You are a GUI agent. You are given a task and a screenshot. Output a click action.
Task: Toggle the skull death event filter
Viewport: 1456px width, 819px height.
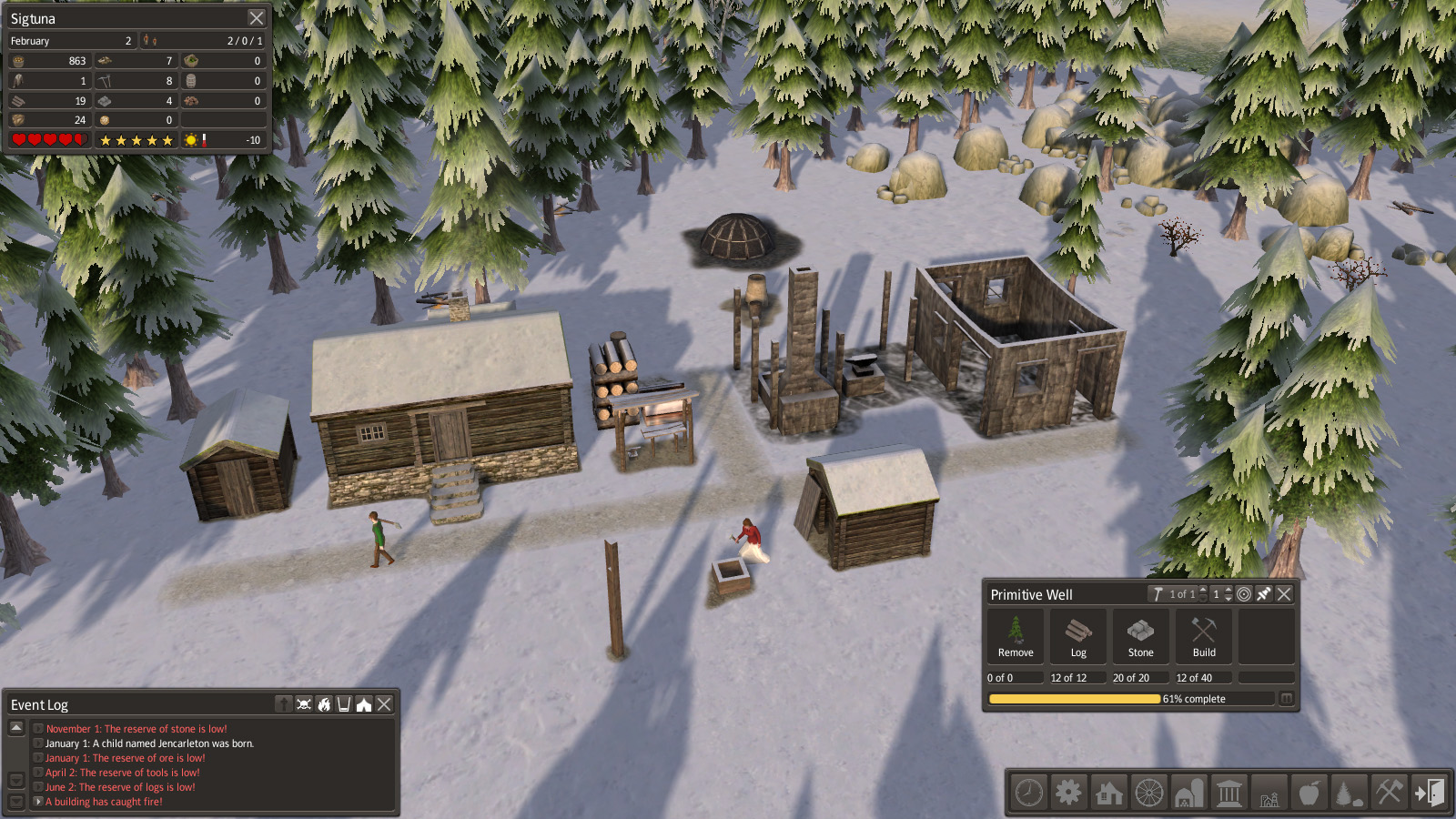[304, 704]
